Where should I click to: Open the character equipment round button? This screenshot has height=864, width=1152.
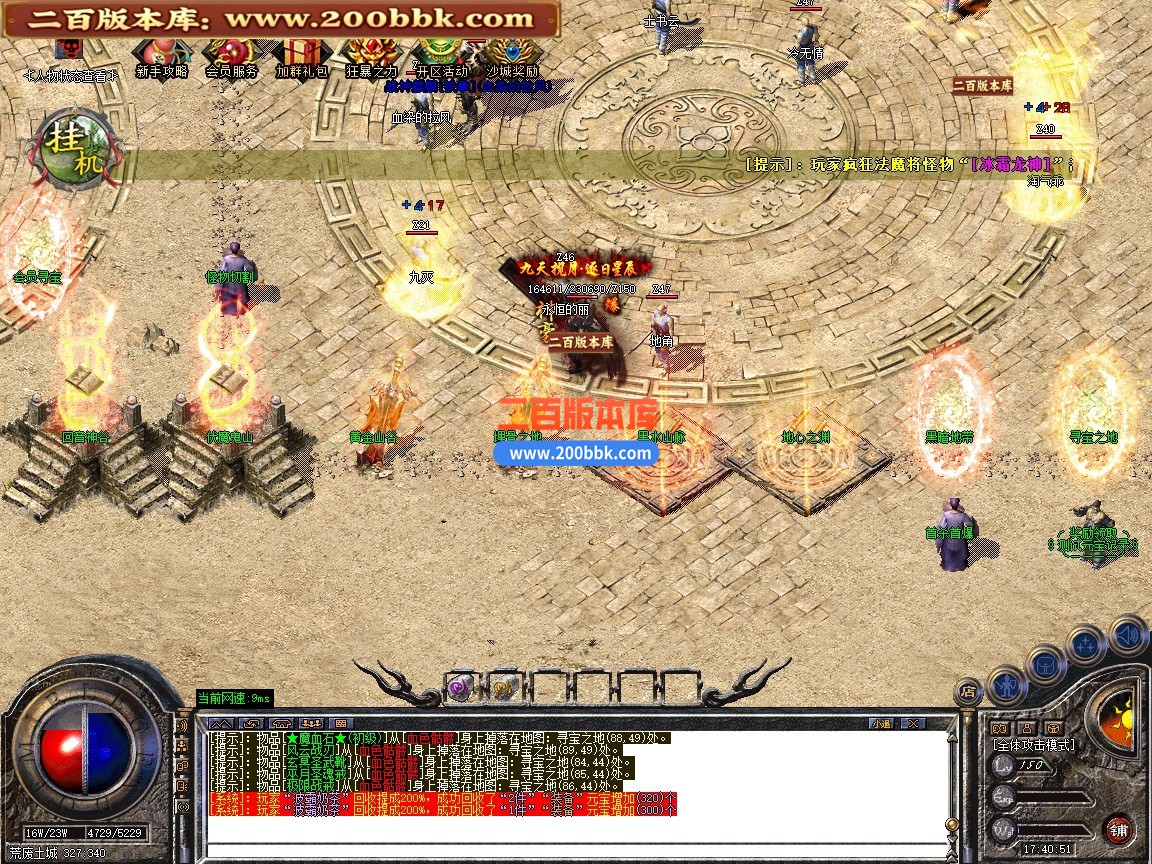(x=1006, y=686)
